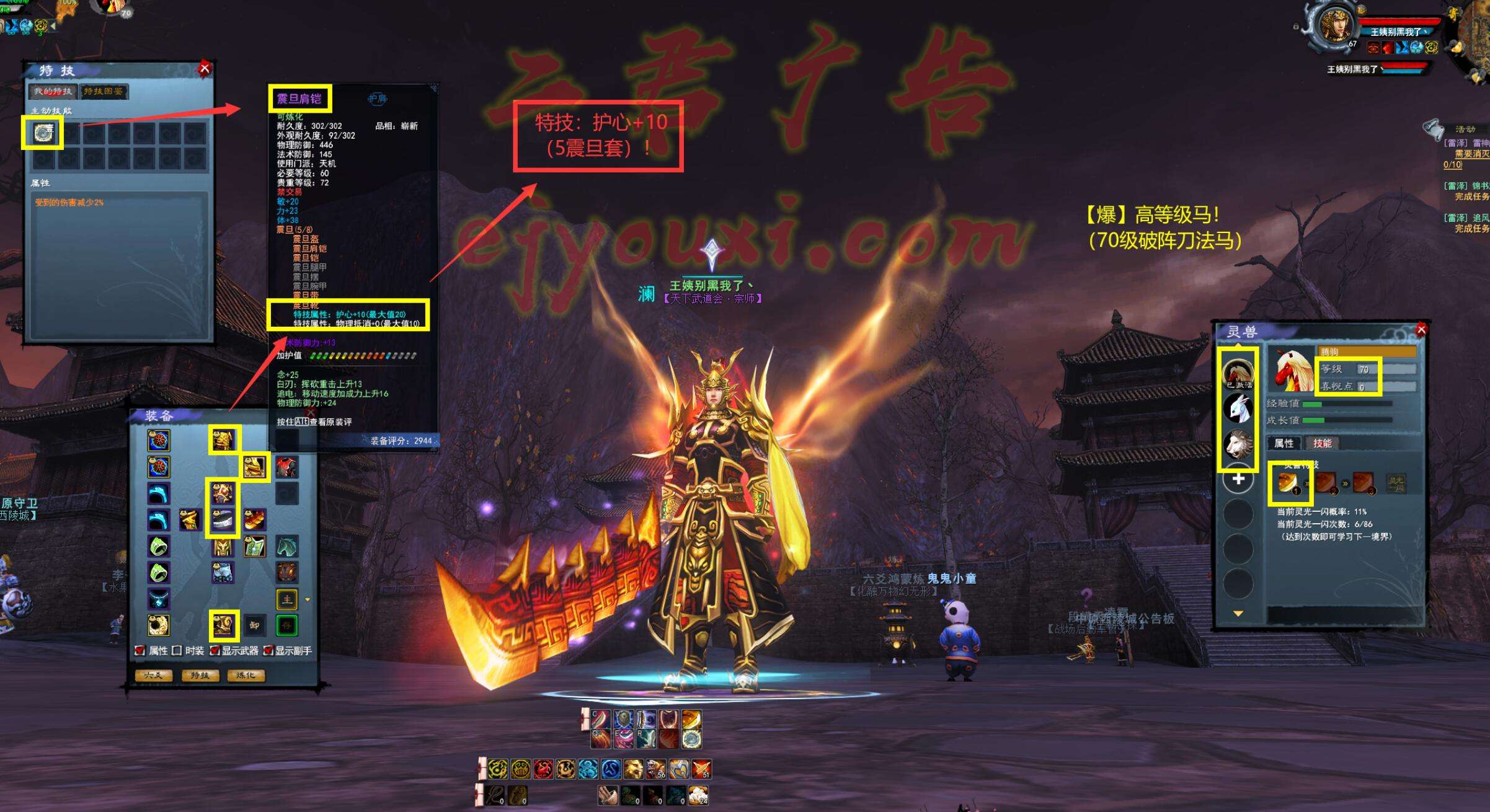Click the 炼化 button
This screenshot has width=1490, height=812.
pyautogui.click(x=246, y=675)
